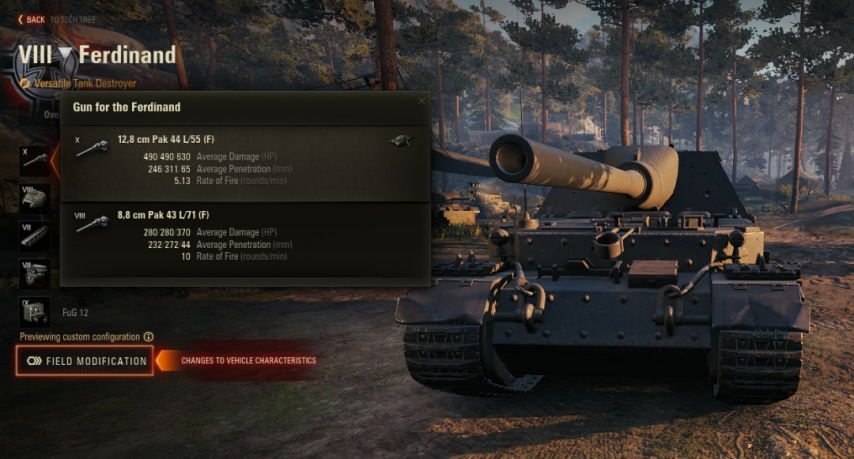Show info about previewing custom configuration
This screenshot has height=459, width=854.
(149, 337)
